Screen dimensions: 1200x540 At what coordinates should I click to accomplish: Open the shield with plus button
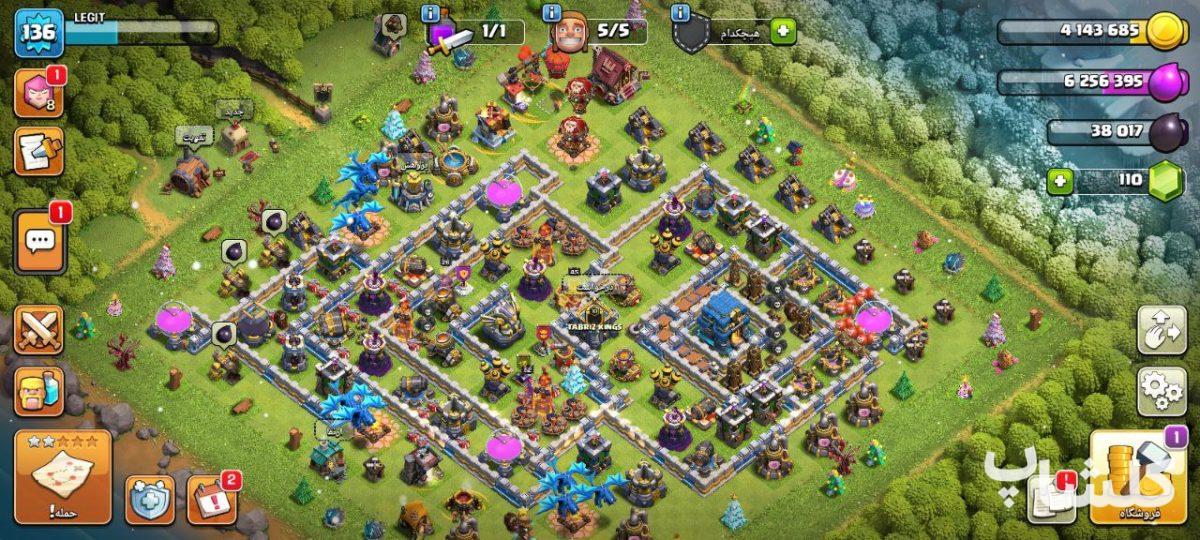coord(150,498)
